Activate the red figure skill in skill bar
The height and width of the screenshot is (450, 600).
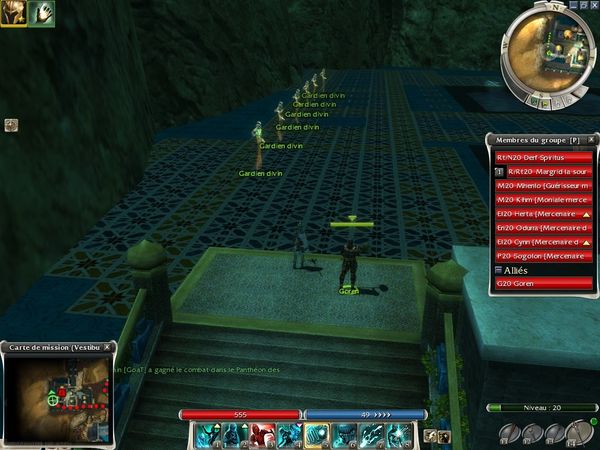262,434
